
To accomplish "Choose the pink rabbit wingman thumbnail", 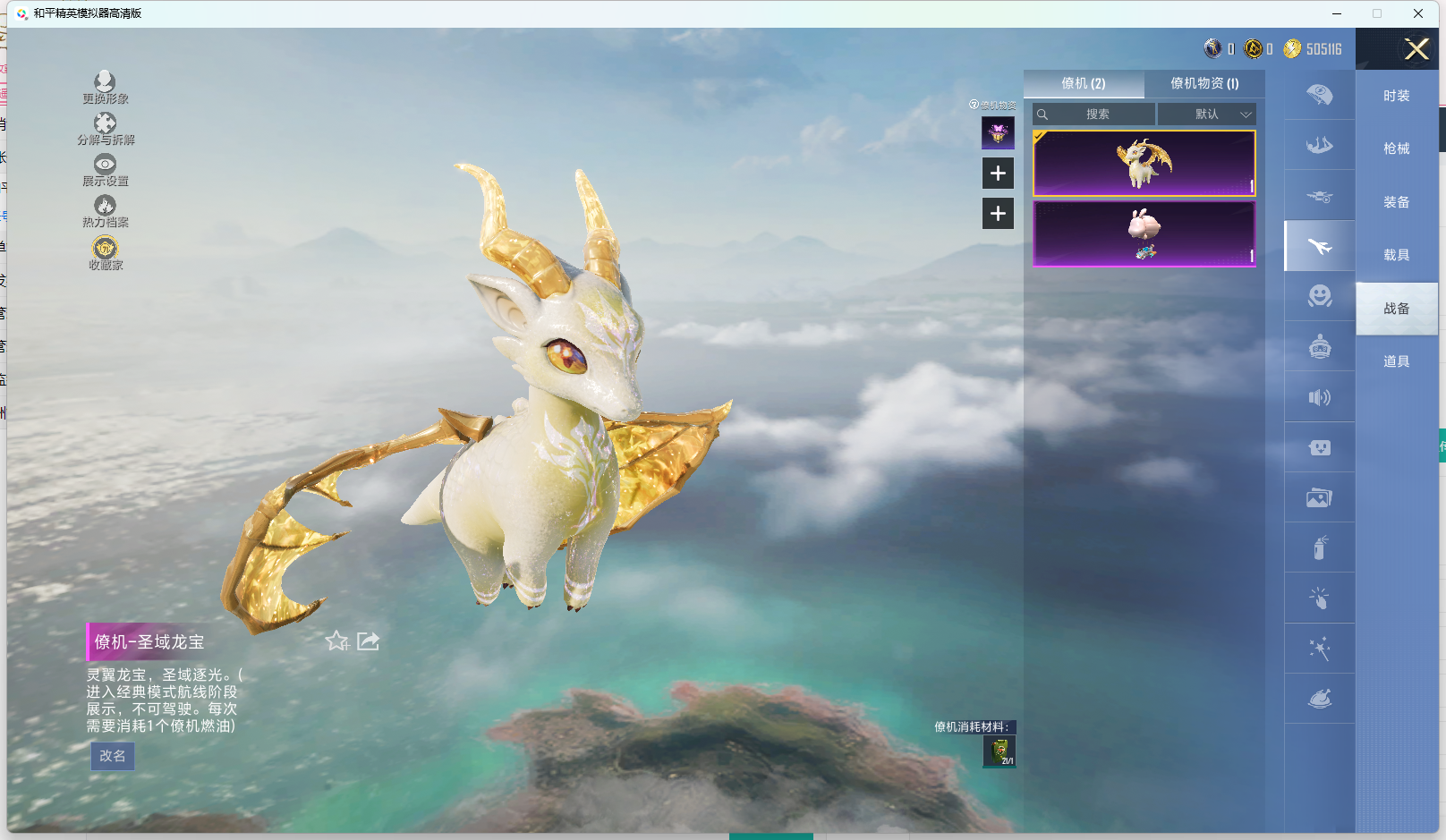I will [x=1144, y=233].
